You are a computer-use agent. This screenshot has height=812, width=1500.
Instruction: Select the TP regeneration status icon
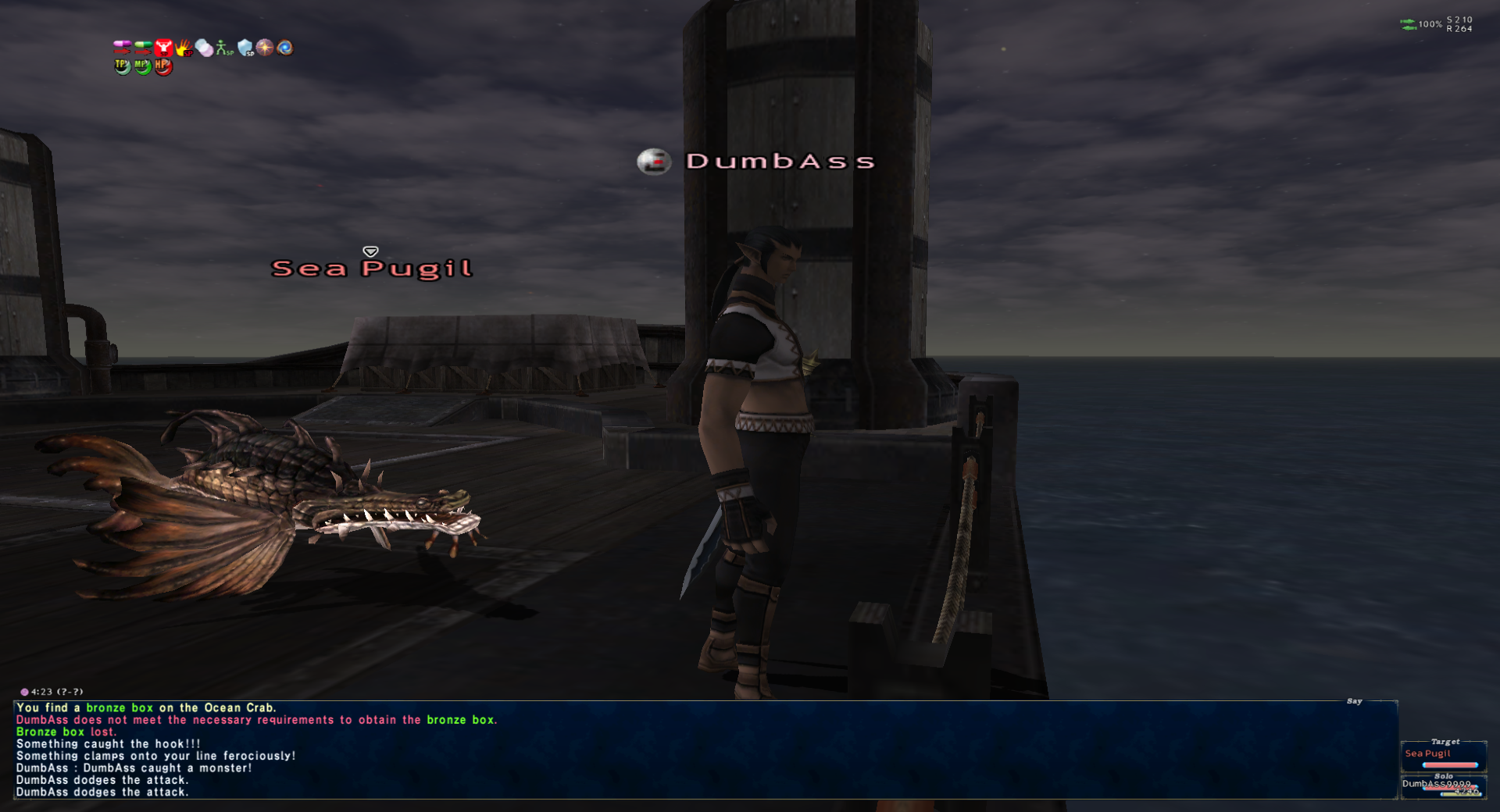click(123, 66)
